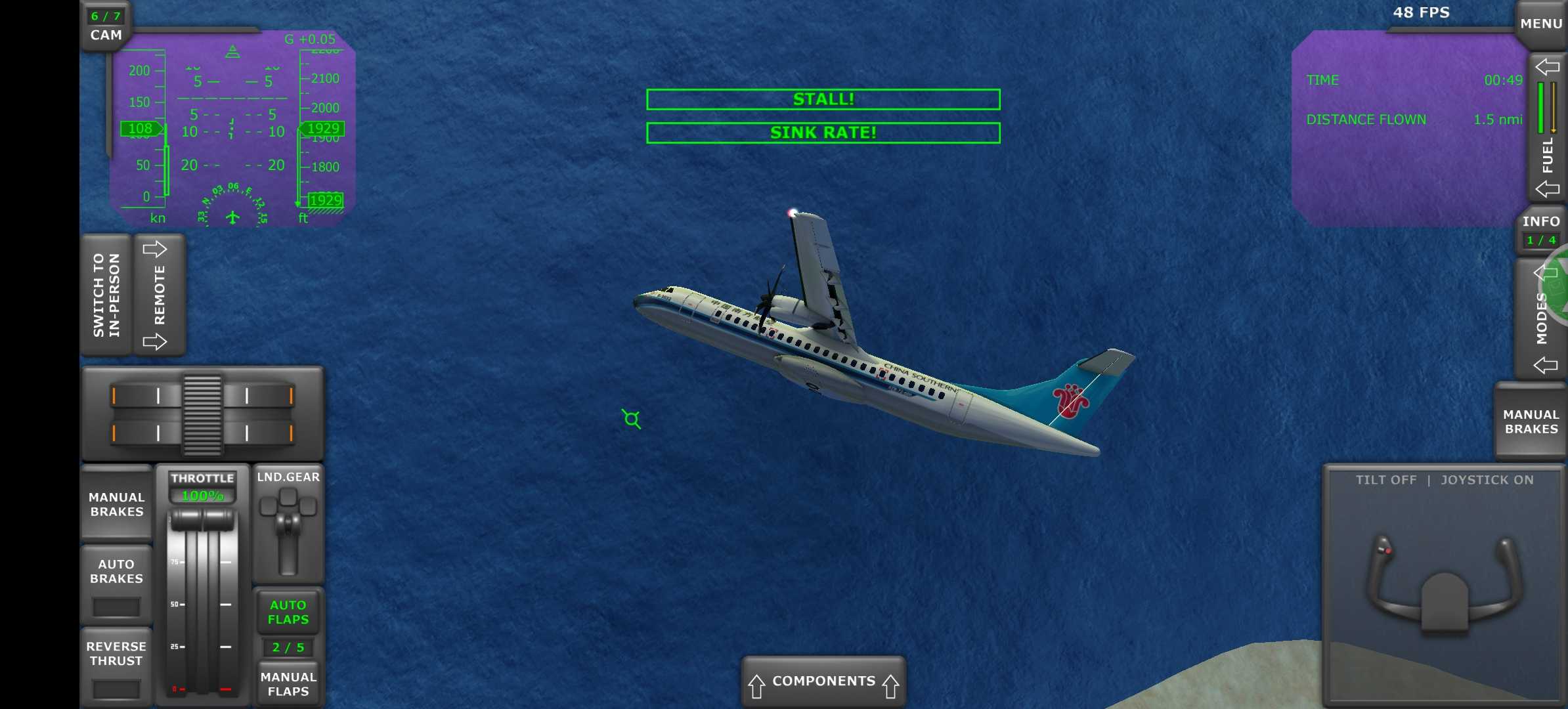Engage left Manual Brakes button
This screenshot has height=709, width=1568.
coord(117,504)
